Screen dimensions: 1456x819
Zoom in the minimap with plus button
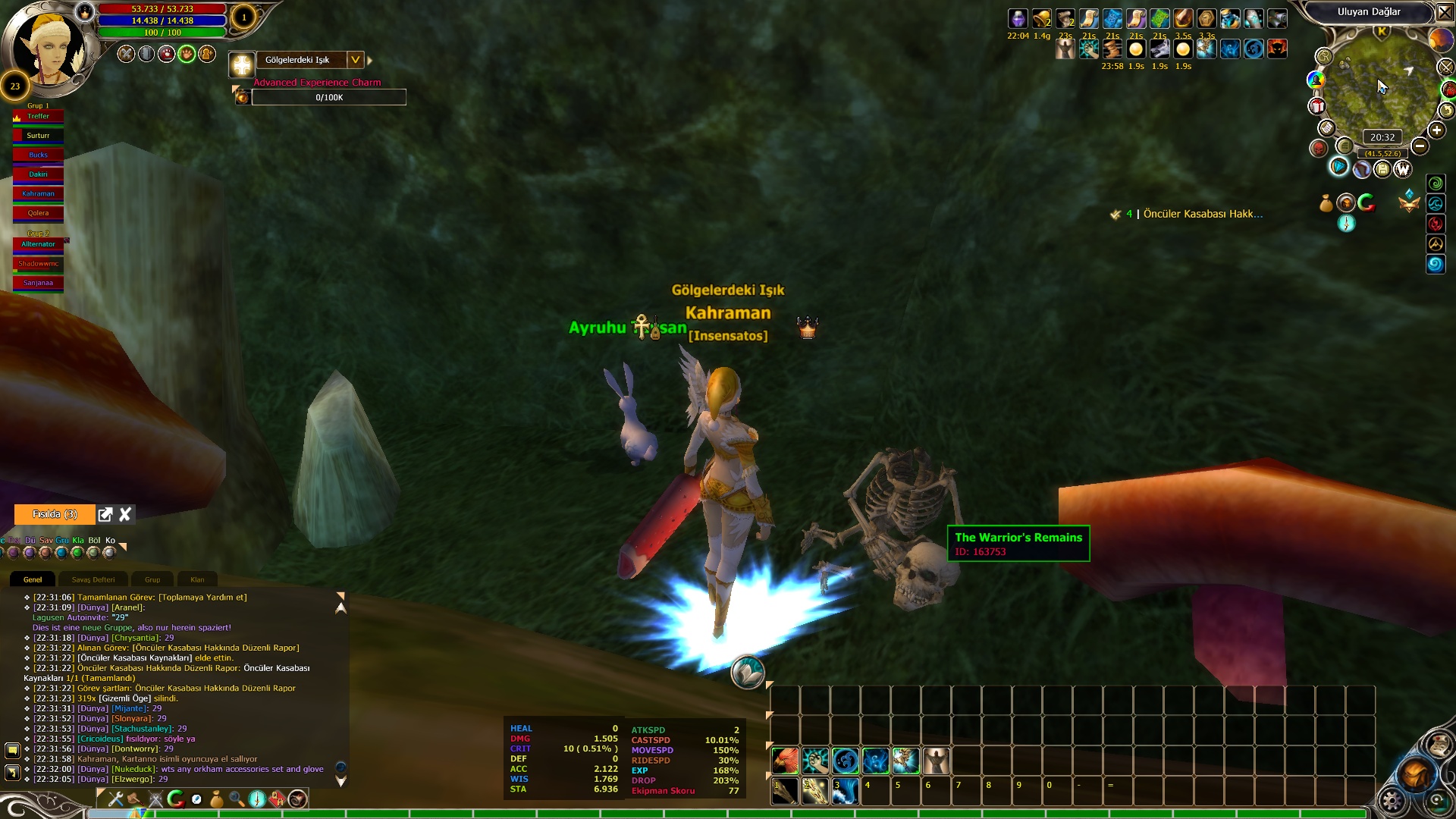[1436, 130]
